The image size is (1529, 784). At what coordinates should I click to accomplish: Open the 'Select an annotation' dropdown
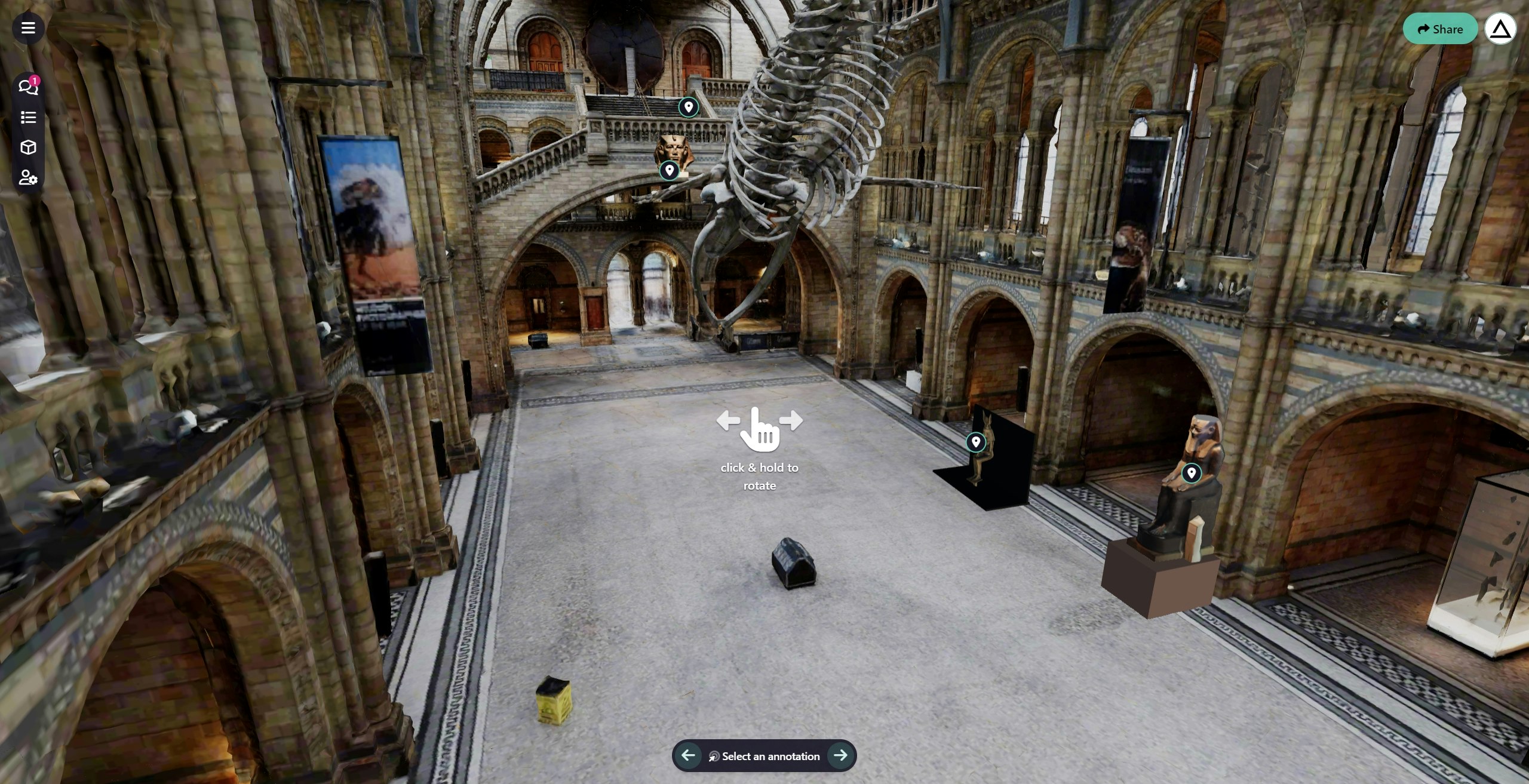pyautogui.click(x=770, y=755)
